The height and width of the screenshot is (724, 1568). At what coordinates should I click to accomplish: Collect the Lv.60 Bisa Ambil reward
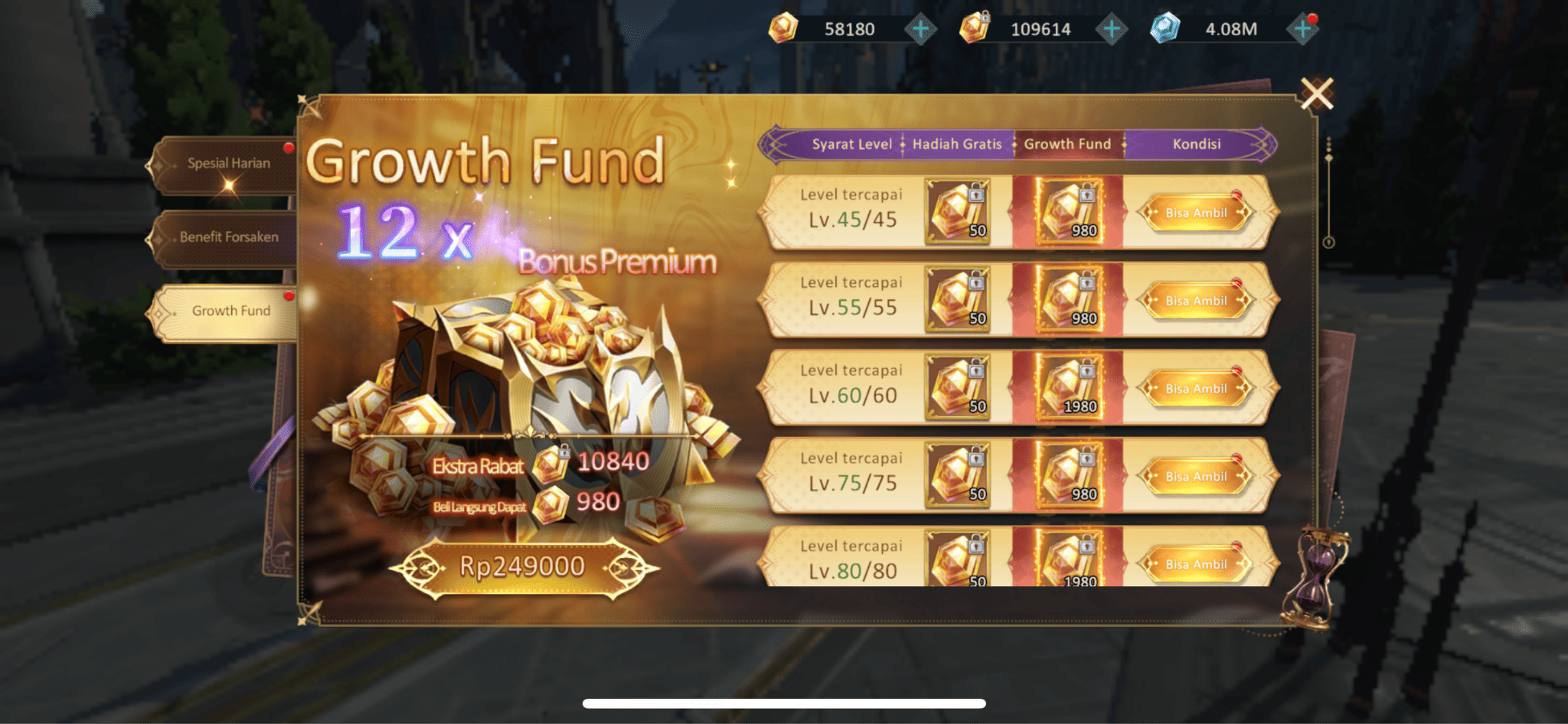tap(1196, 389)
